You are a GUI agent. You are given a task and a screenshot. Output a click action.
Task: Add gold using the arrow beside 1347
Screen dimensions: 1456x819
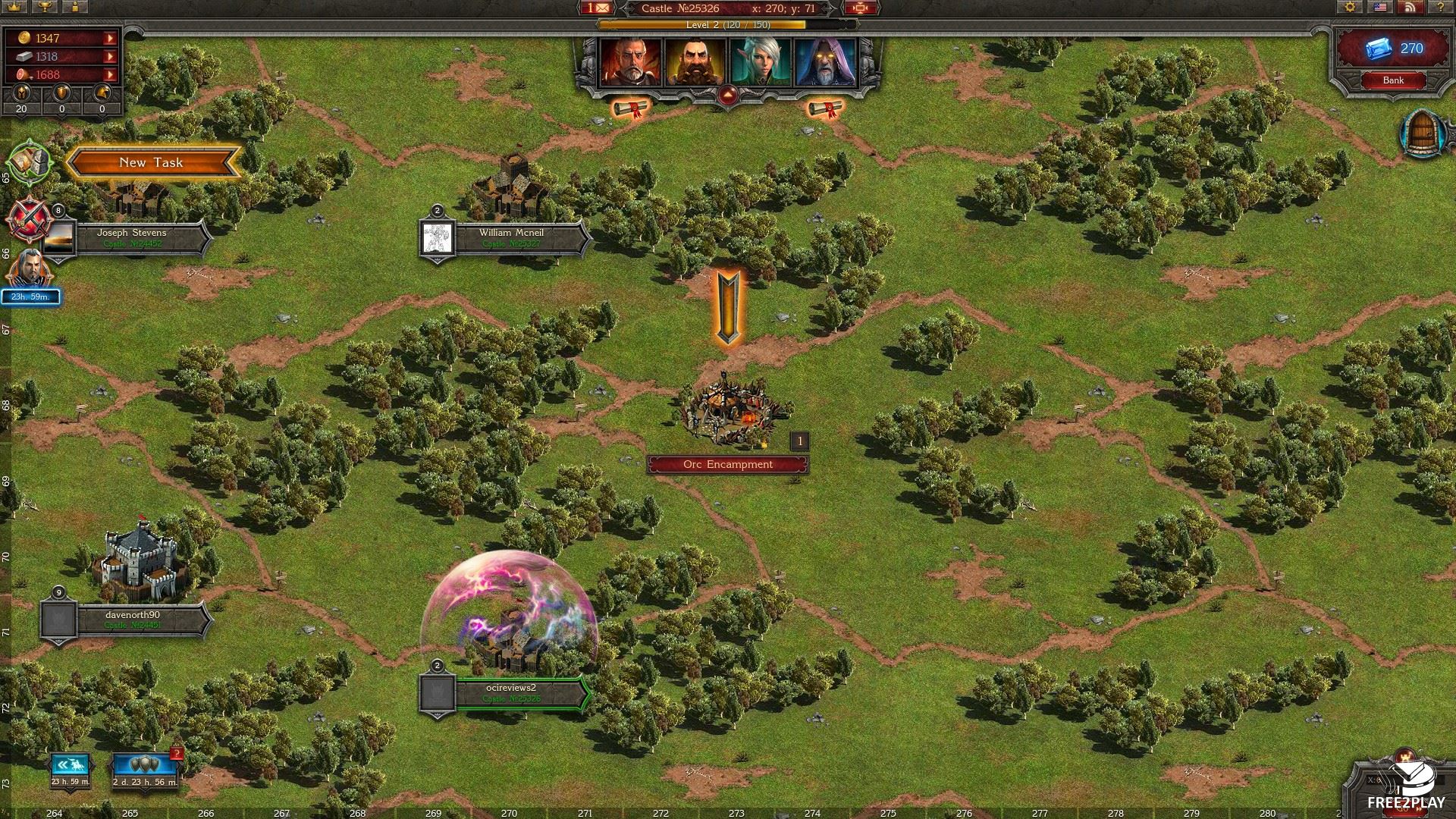pos(111,38)
